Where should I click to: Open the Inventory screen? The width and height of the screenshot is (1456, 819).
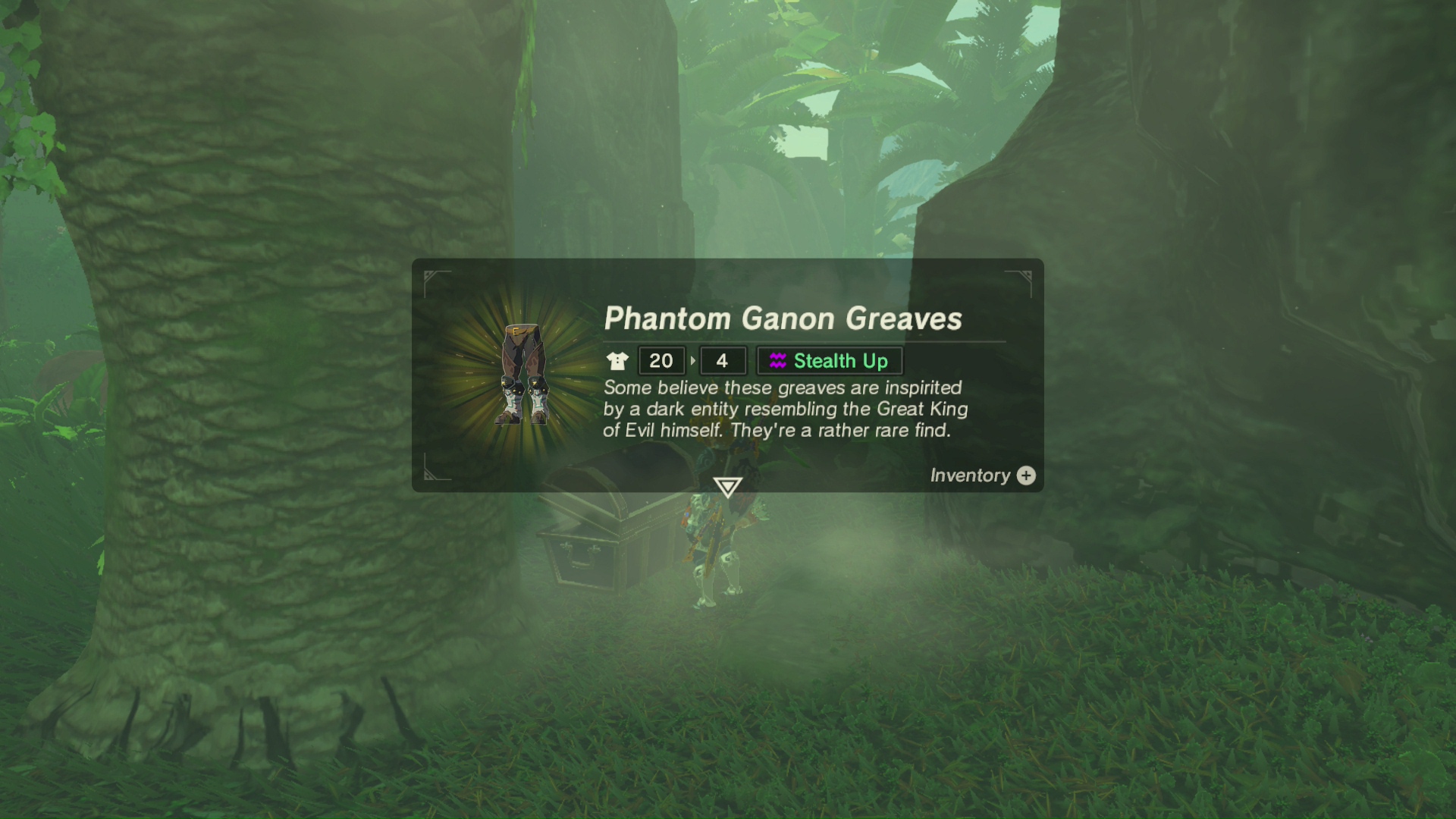click(x=983, y=476)
